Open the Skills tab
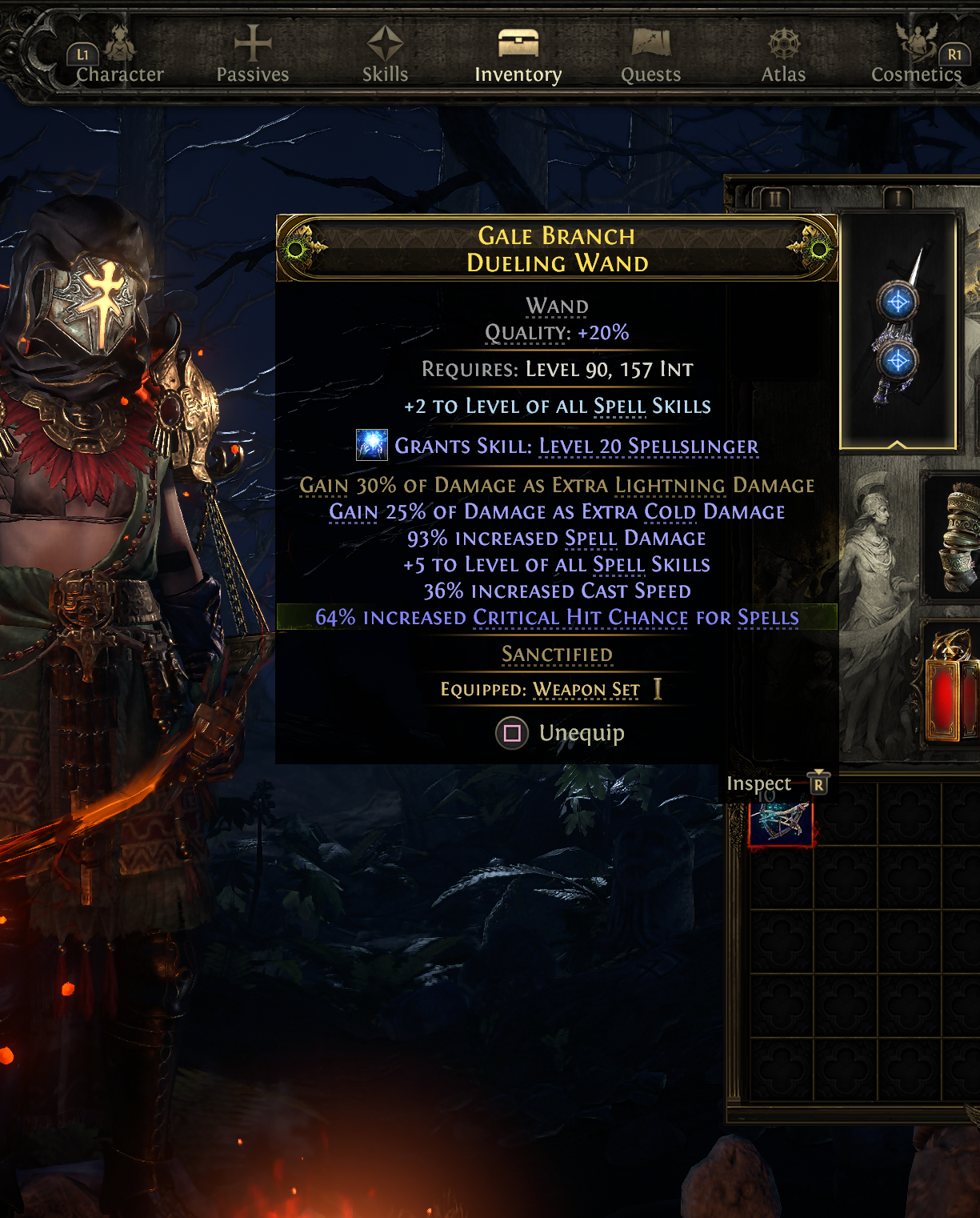The width and height of the screenshot is (980, 1218). point(385,56)
